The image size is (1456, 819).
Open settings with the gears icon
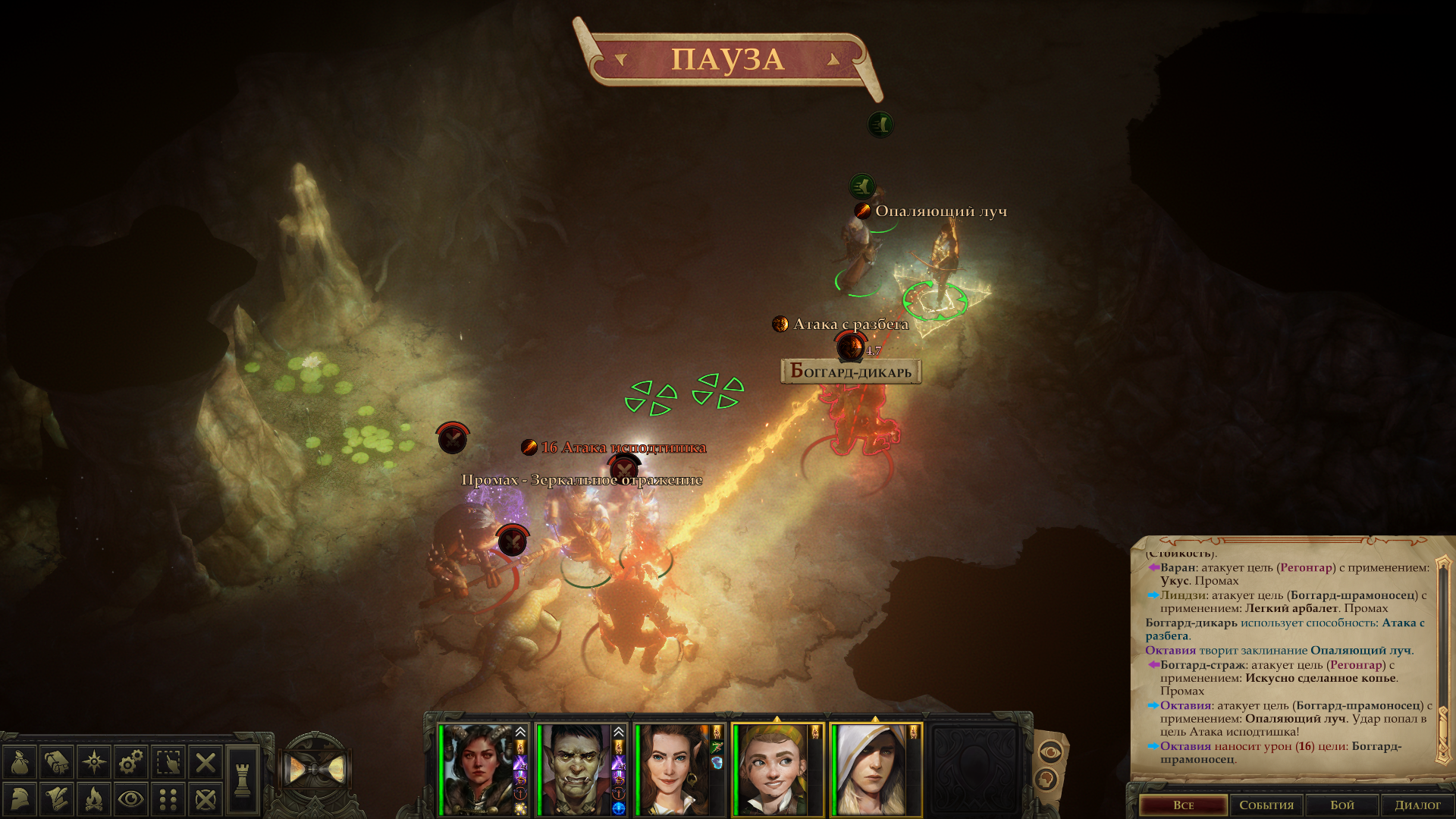coord(131,762)
